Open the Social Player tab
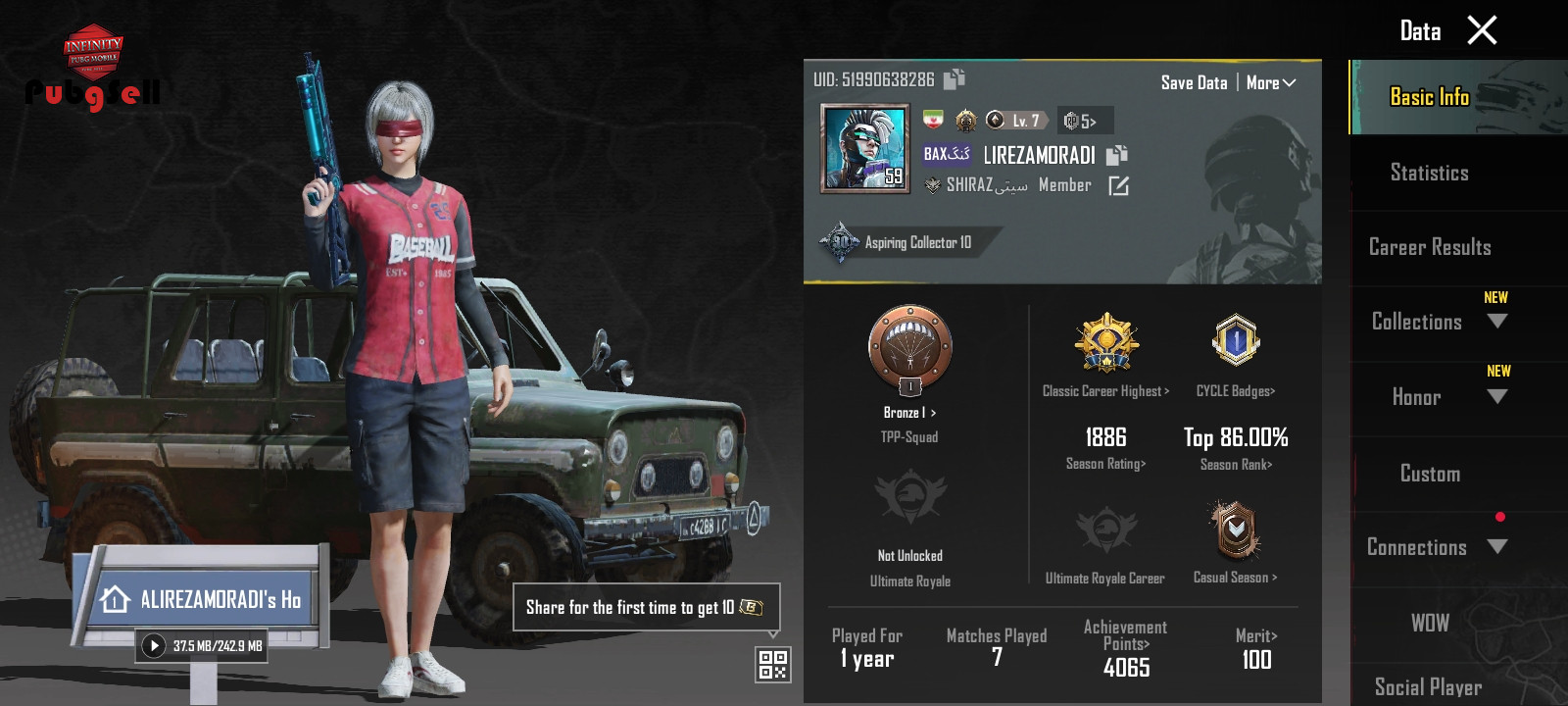Image resolution: width=1568 pixels, height=706 pixels. (x=1428, y=686)
